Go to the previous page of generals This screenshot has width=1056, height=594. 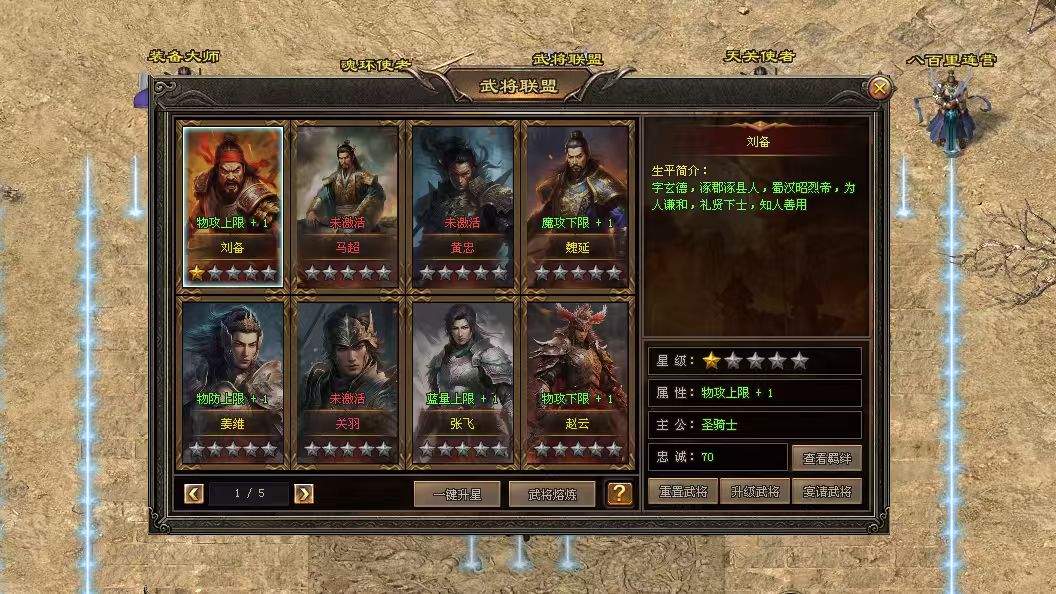tap(195, 493)
